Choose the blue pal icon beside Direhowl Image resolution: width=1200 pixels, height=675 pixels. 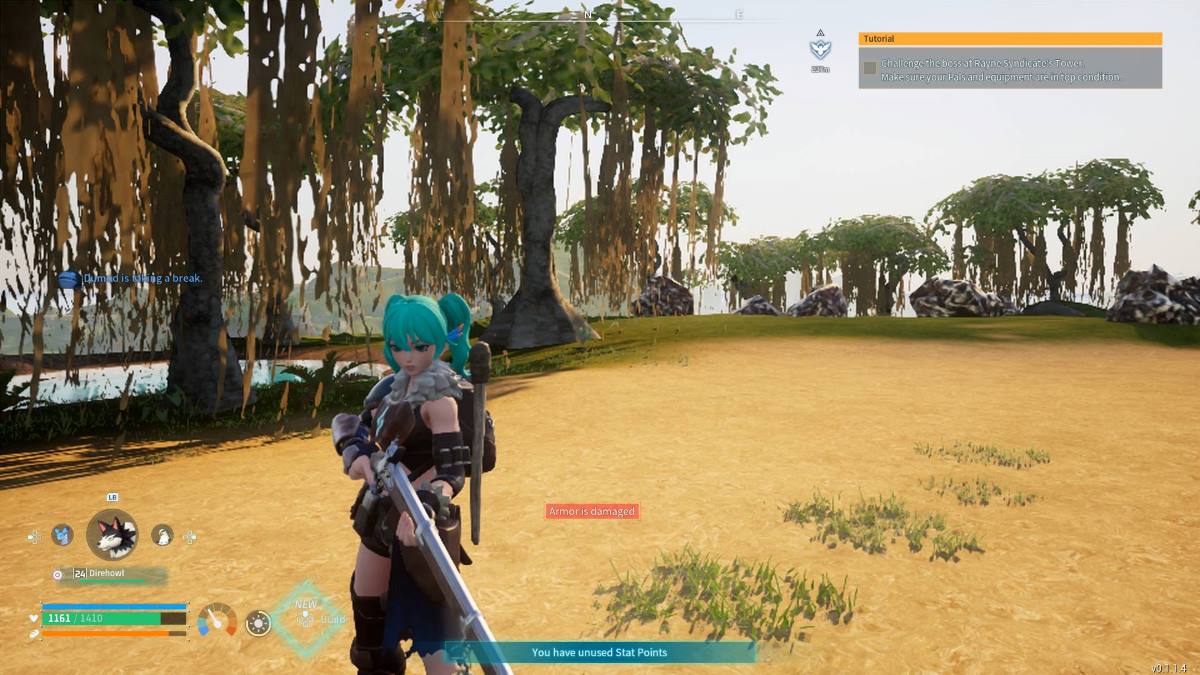(62, 535)
